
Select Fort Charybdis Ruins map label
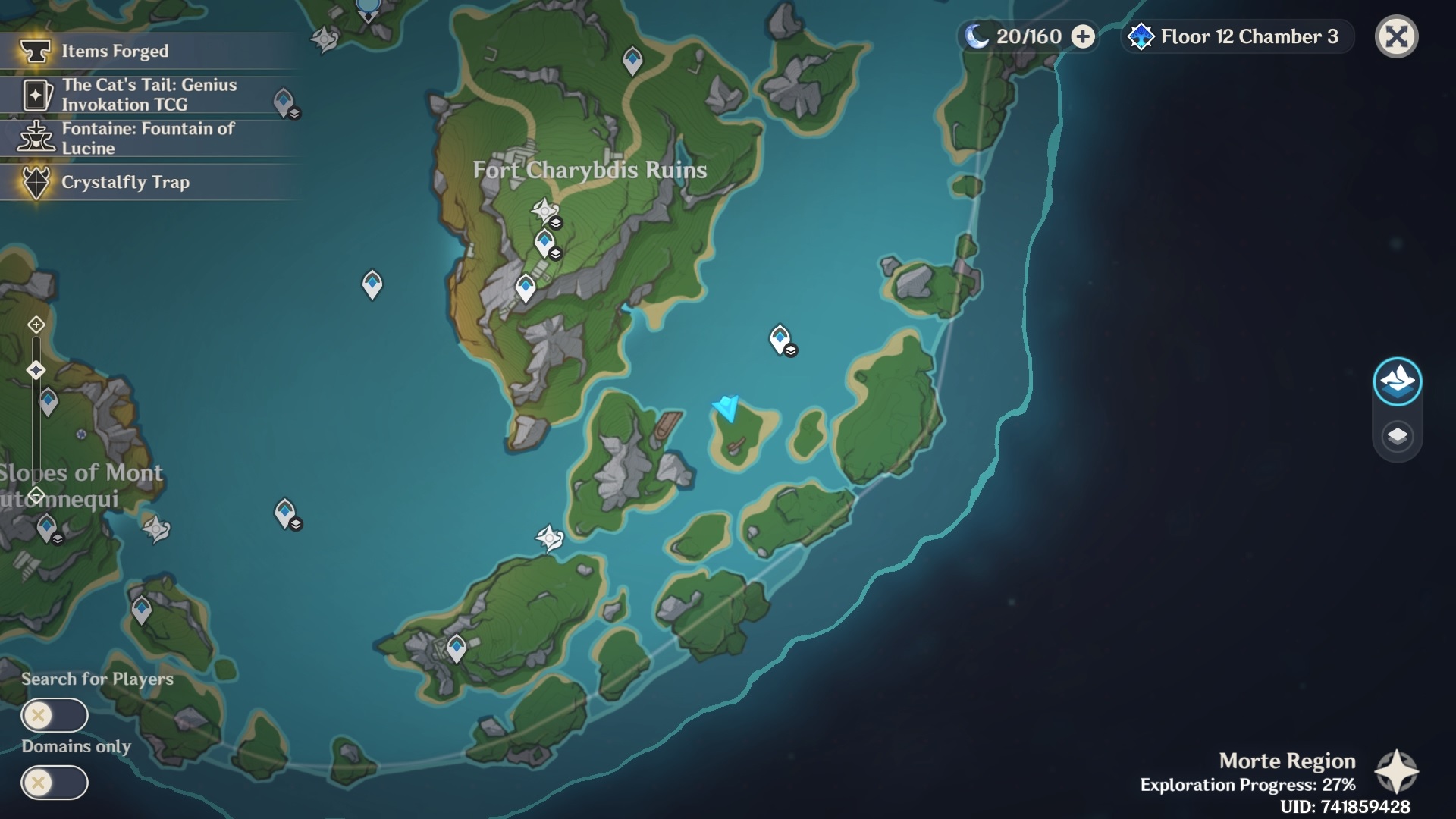(591, 170)
